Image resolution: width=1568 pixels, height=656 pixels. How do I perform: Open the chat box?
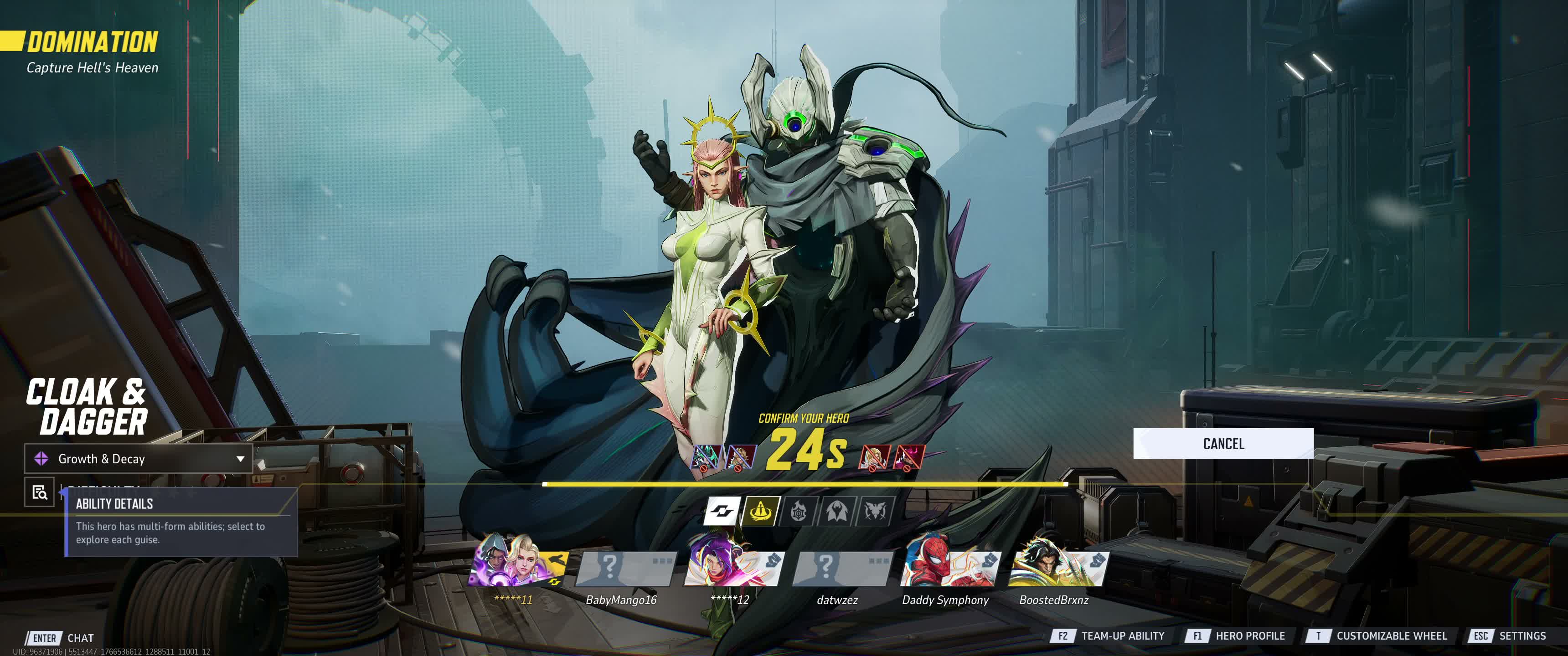tap(61, 638)
